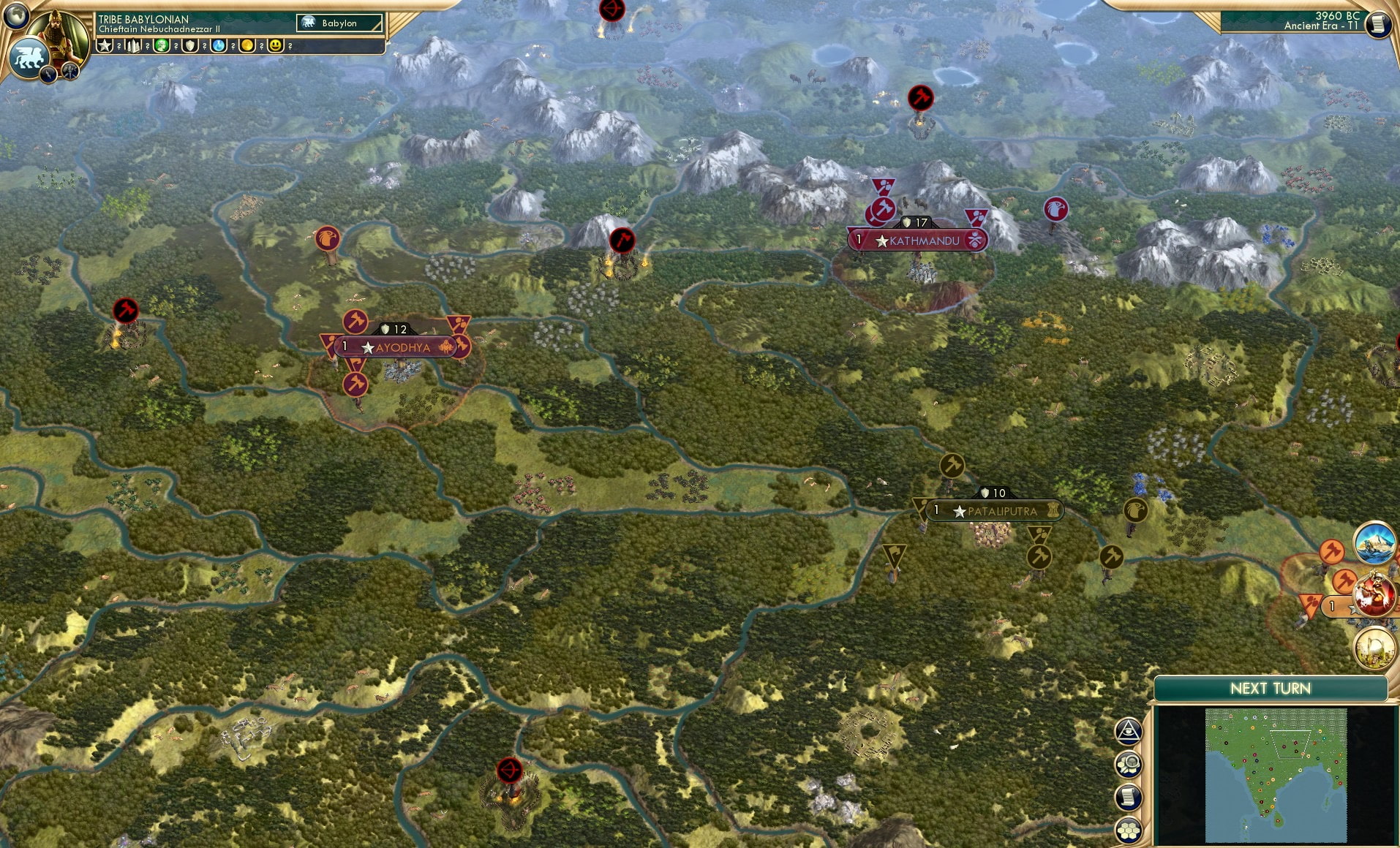The width and height of the screenshot is (1400, 848).
Task: Toggle the hex grid overlay icon
Action: (1128, 830)
